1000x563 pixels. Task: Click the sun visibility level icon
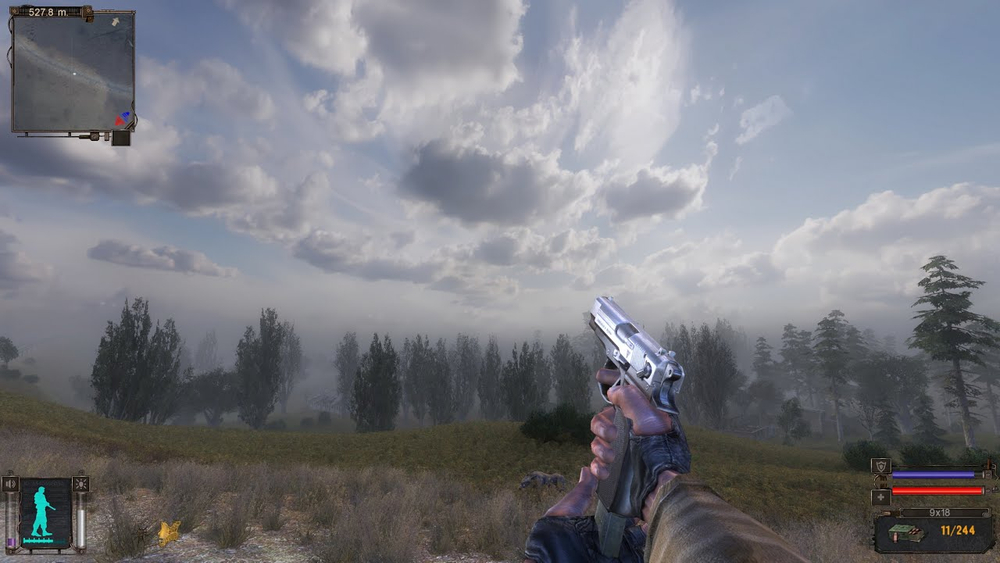[80, 485]
